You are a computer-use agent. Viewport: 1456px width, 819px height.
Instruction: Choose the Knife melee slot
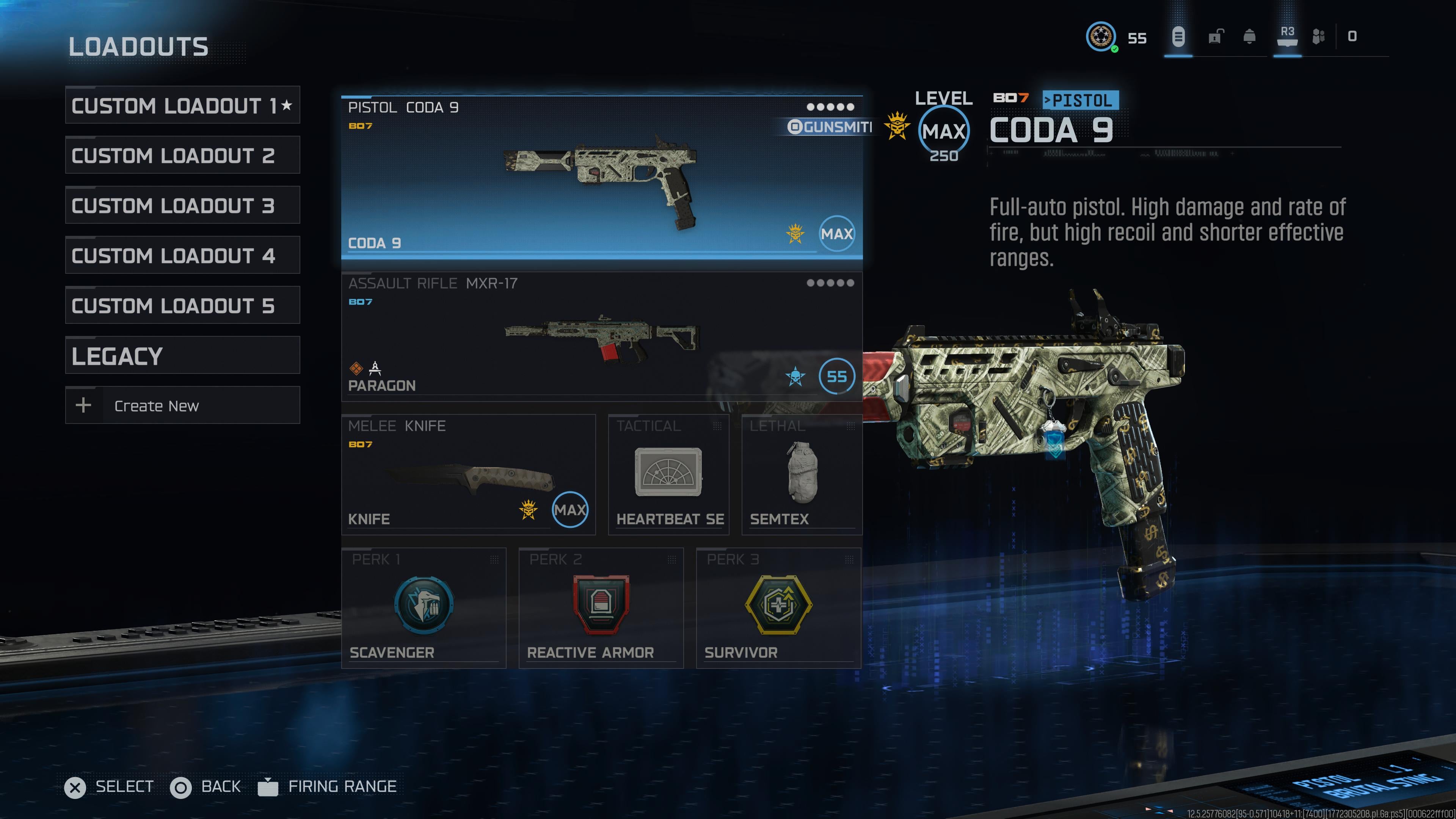(468, 475)
